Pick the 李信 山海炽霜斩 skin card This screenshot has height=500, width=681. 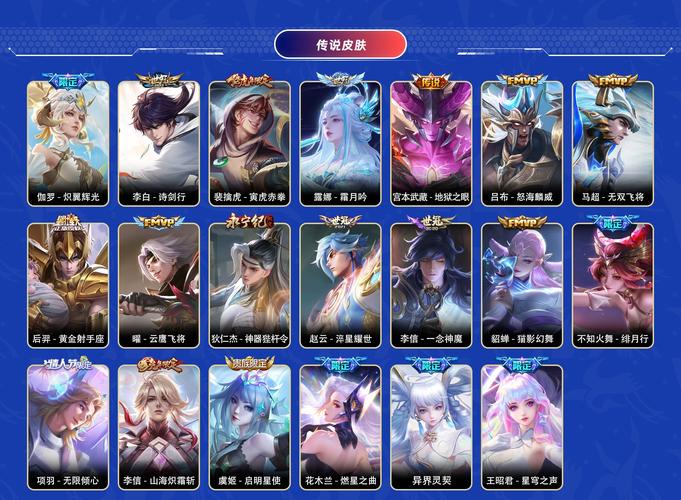159,425
